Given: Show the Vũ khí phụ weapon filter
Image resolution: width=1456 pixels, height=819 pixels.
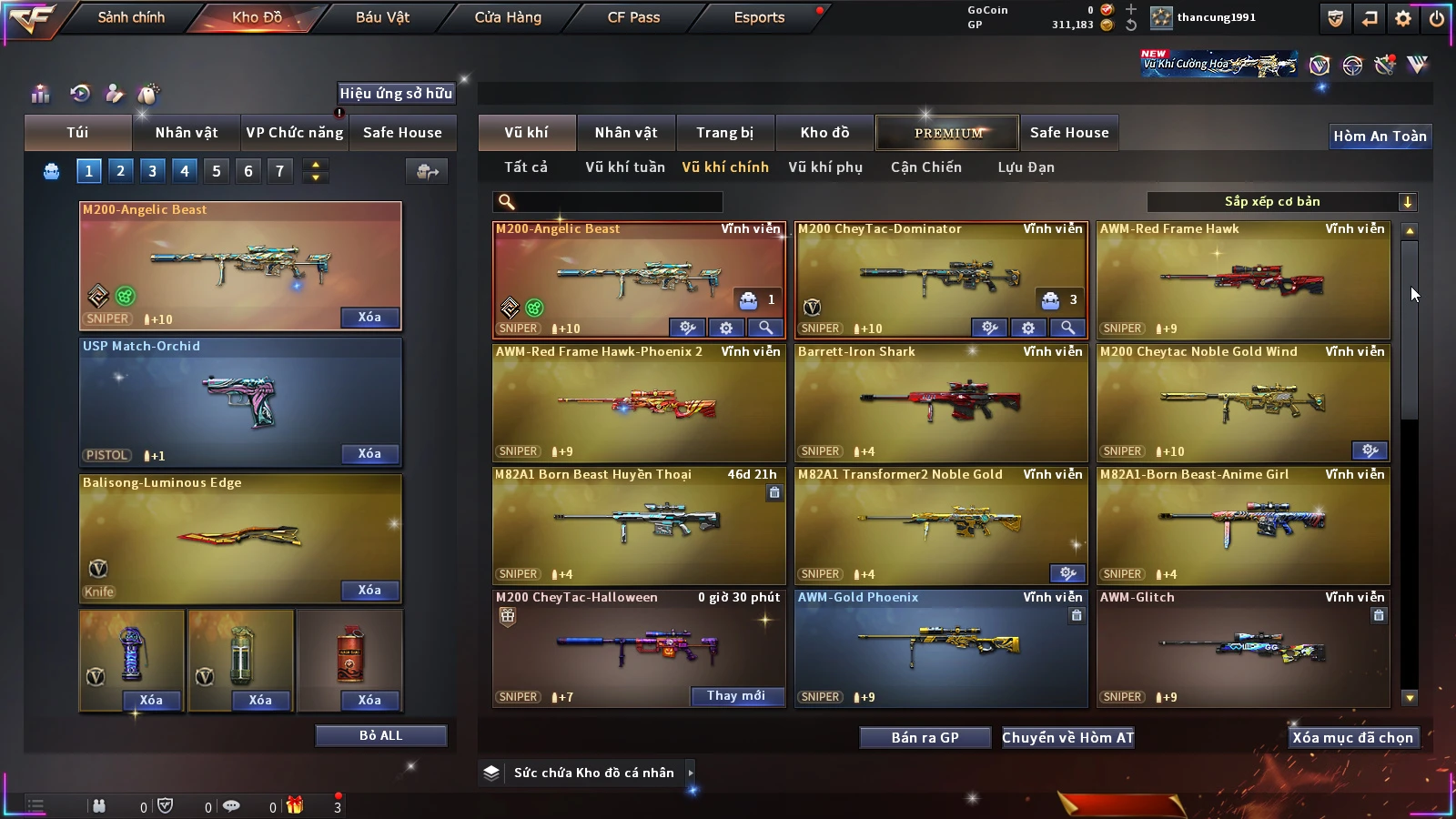Looking at the screenshot, I should (824, 167).
